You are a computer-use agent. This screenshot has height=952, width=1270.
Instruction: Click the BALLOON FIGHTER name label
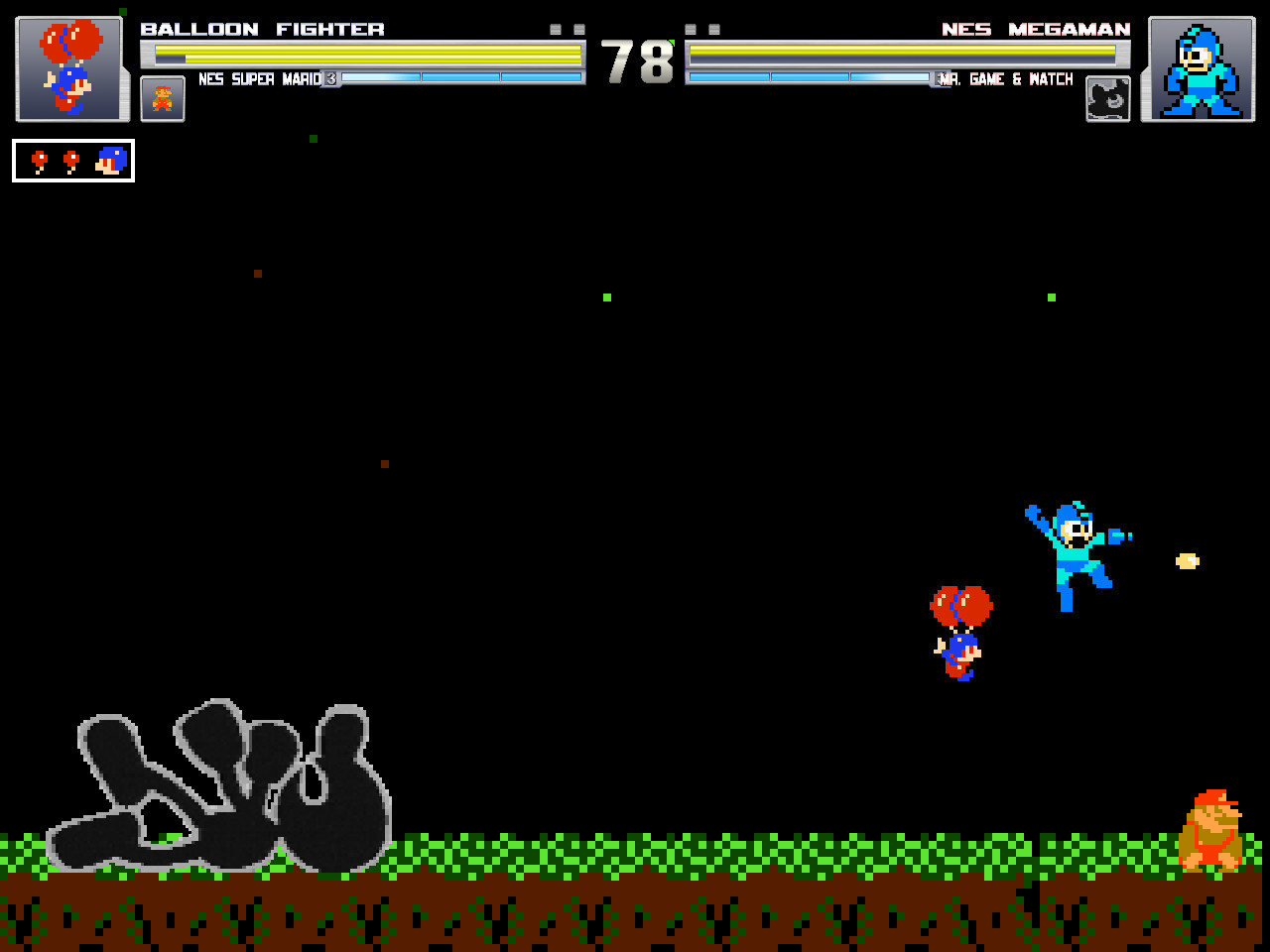[262, 29]
